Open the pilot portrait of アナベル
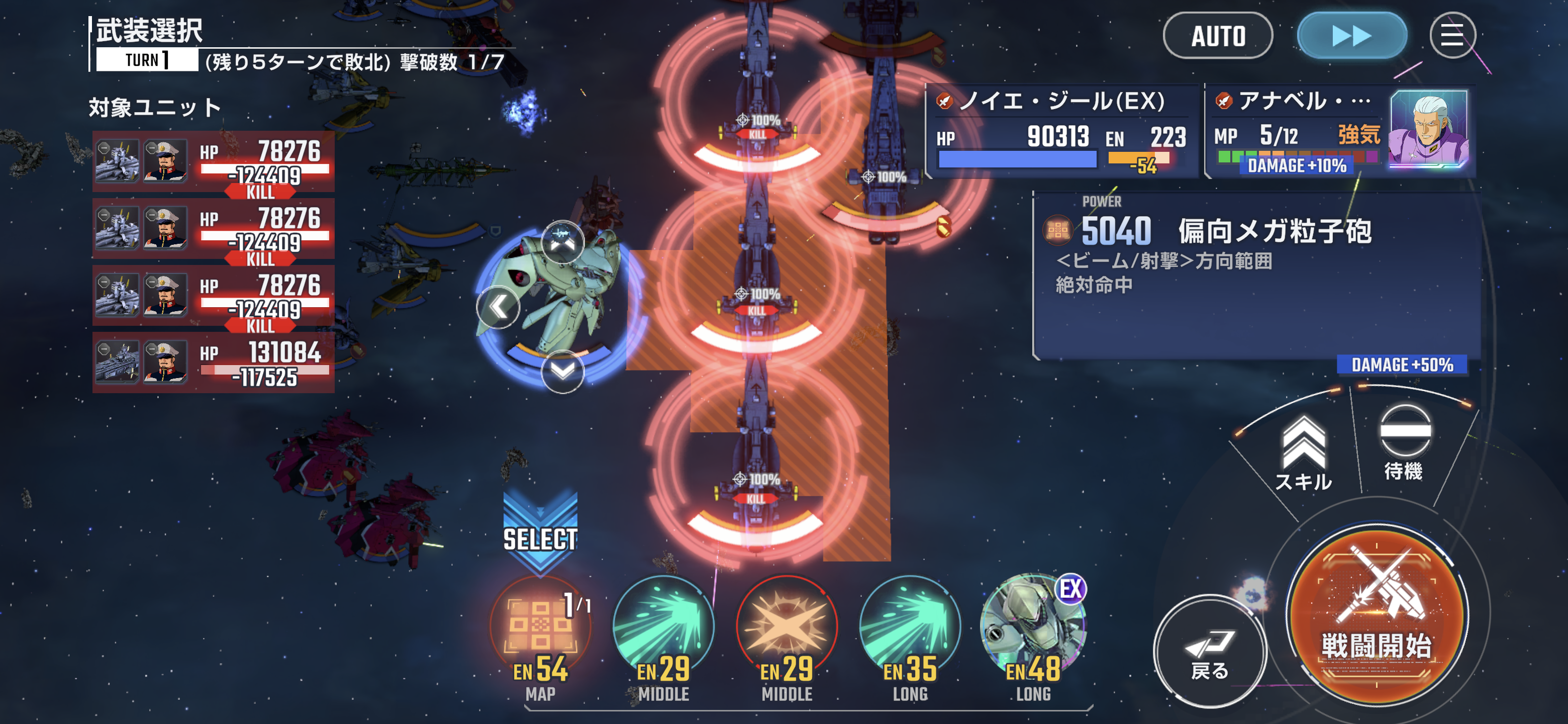Screen dimensions: 1568x724 (1429, 129)
